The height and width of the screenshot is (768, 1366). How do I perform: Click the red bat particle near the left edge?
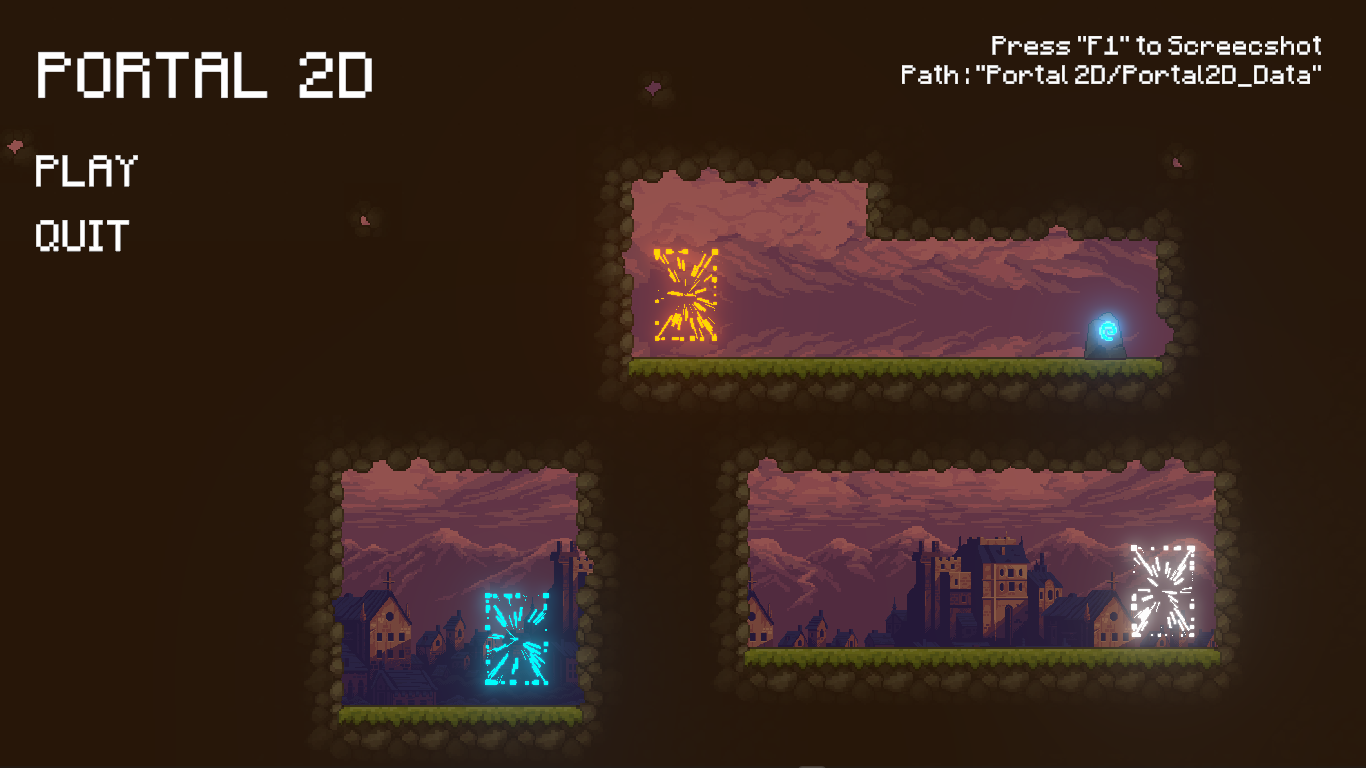(x=14, y=145)
